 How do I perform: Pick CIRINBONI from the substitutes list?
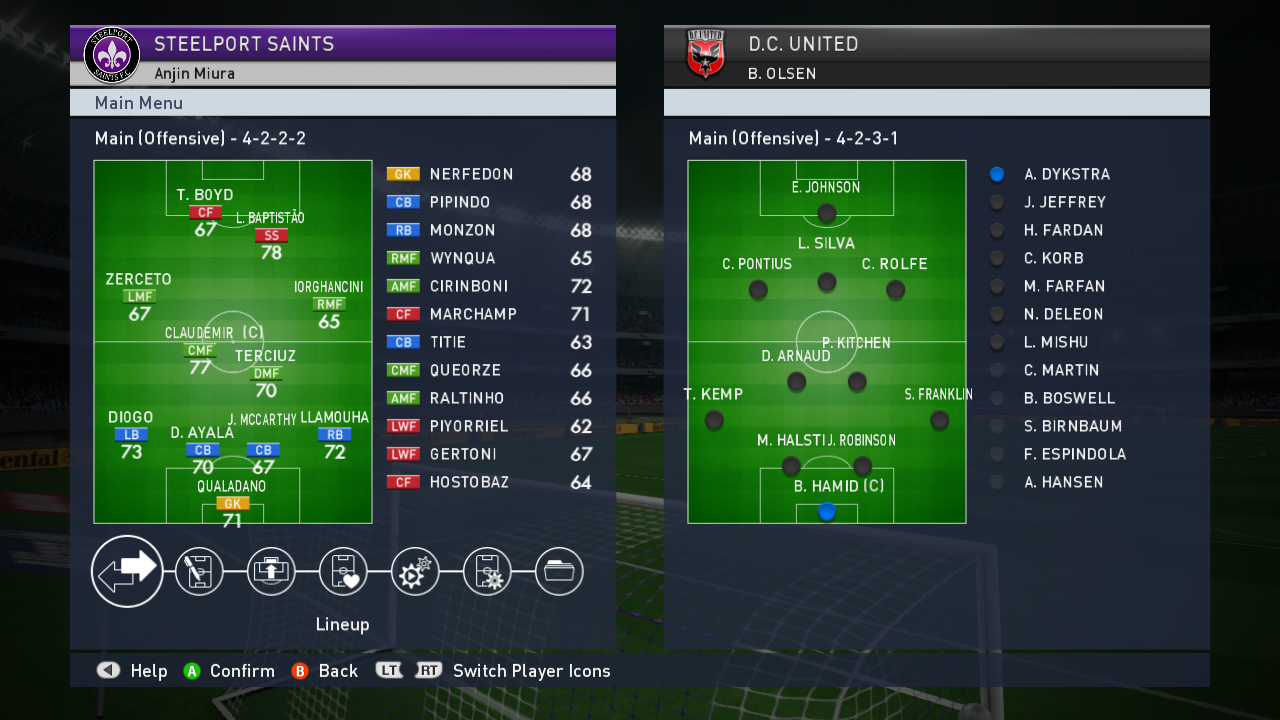coord(468,286)
